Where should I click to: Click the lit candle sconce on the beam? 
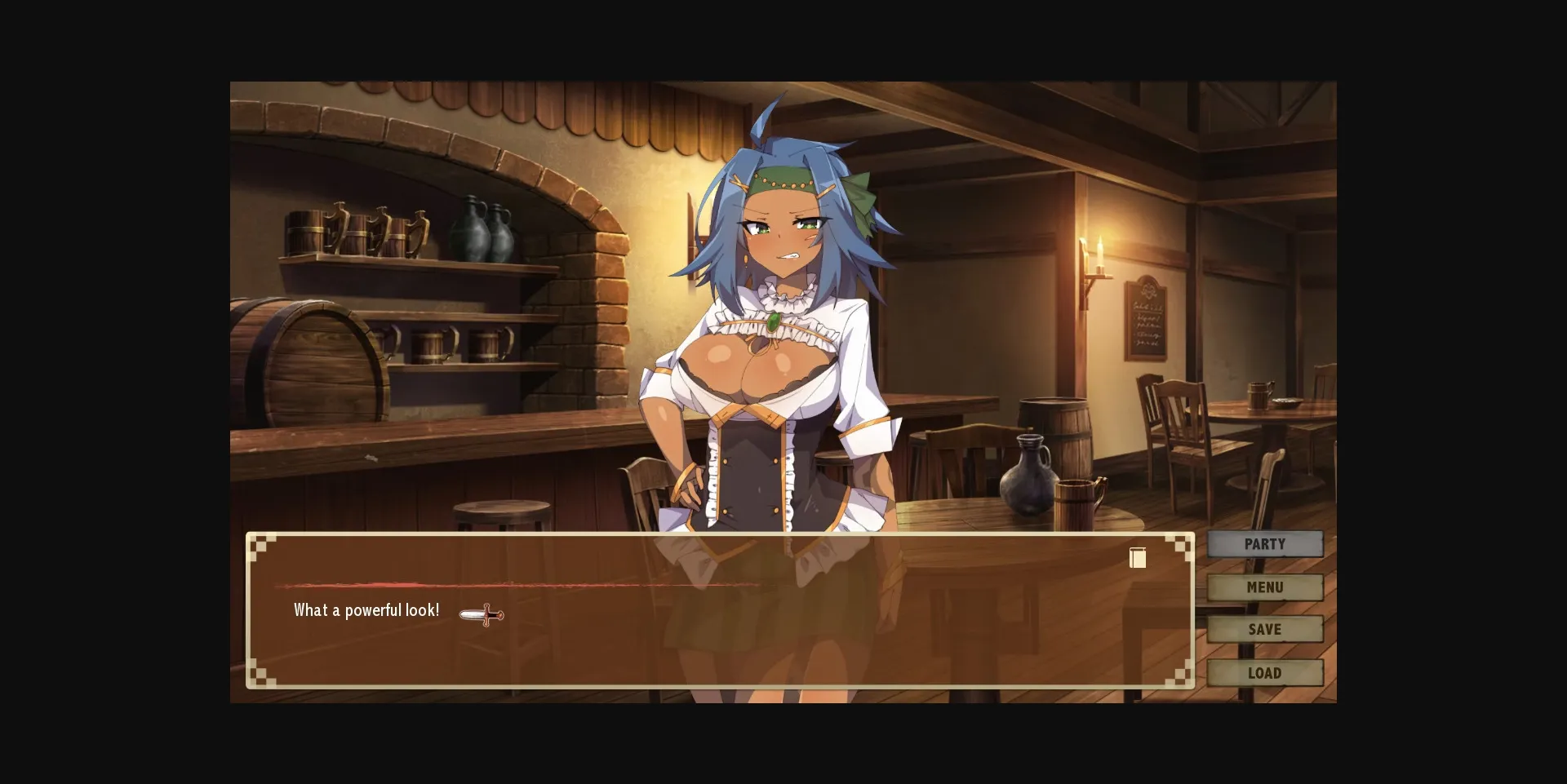(x=1099, y=253)
